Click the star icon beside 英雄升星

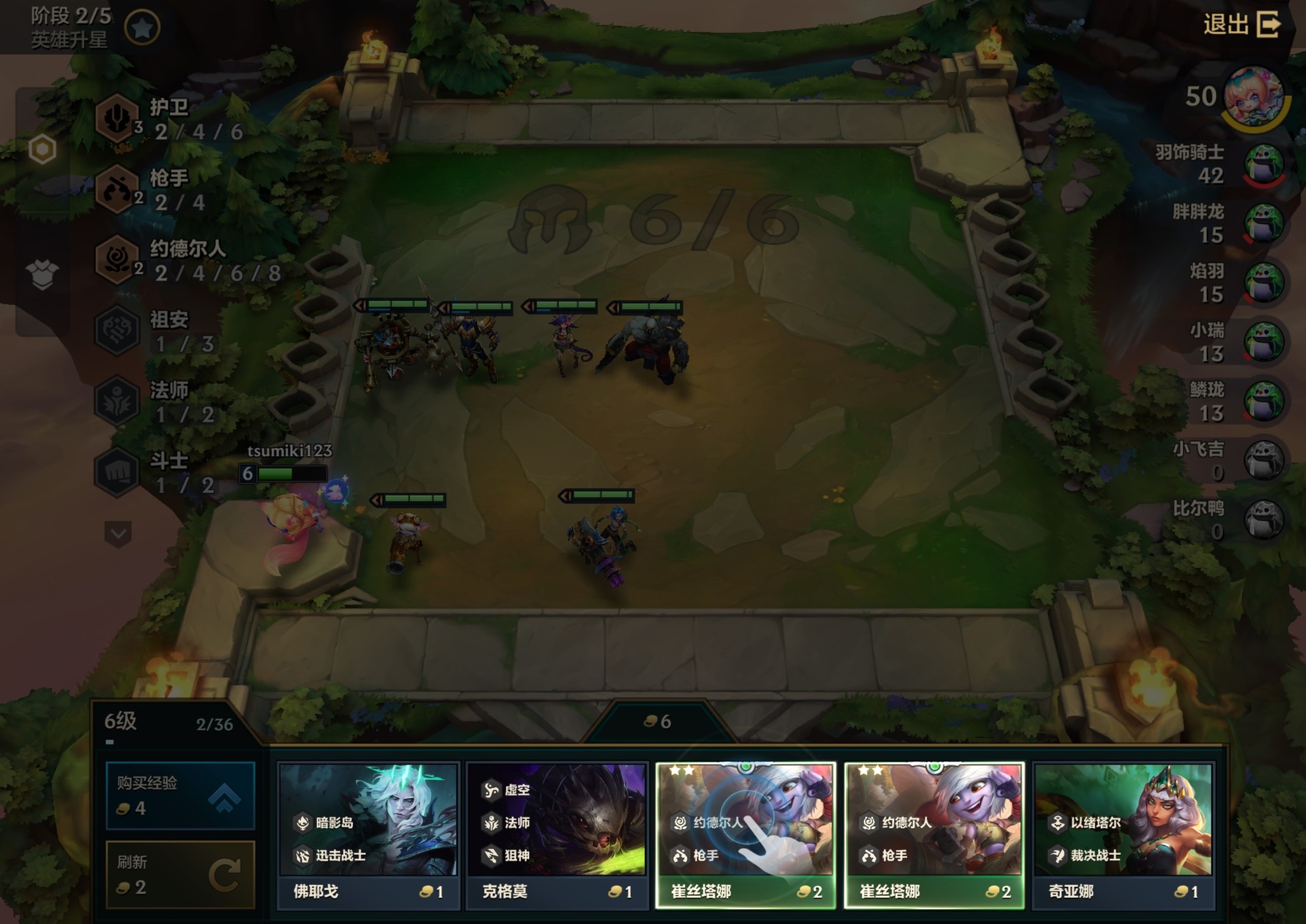pos(142,27)
